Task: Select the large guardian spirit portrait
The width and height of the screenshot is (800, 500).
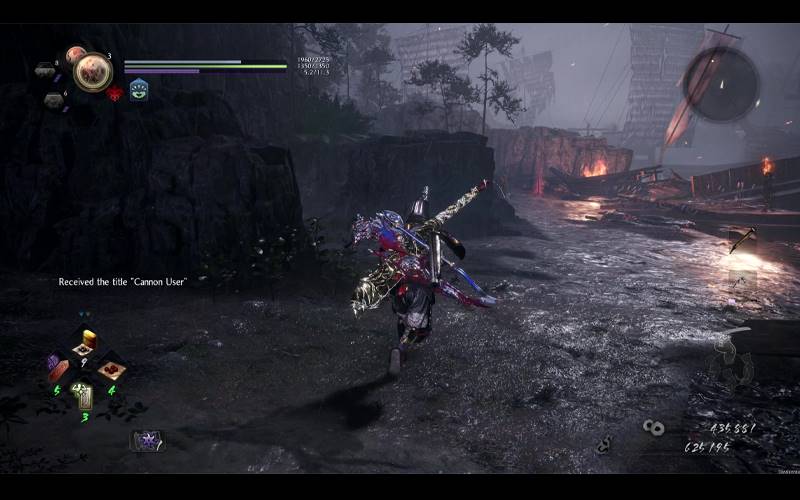Action: (x=92, y=72)
